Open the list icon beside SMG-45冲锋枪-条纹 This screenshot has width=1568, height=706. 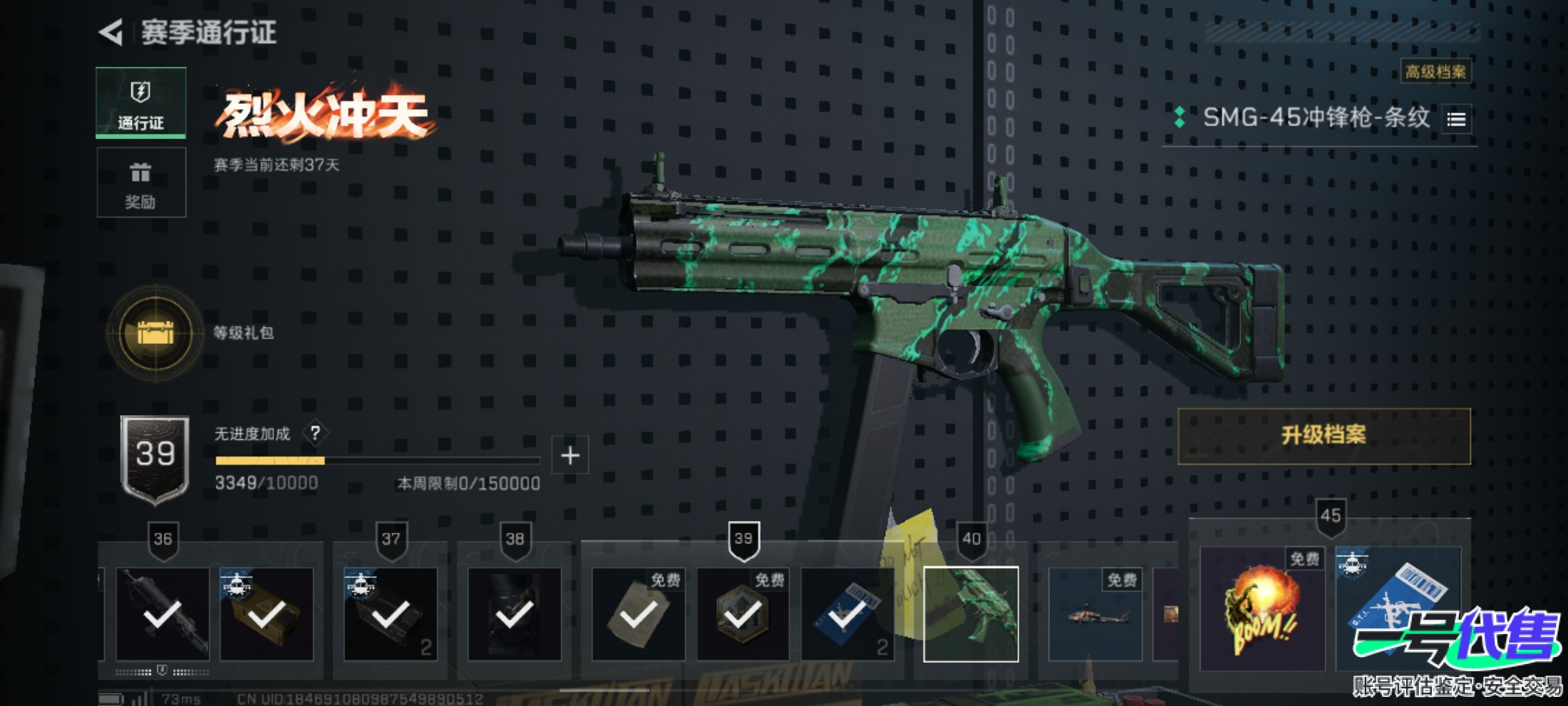click(1456, 119)
